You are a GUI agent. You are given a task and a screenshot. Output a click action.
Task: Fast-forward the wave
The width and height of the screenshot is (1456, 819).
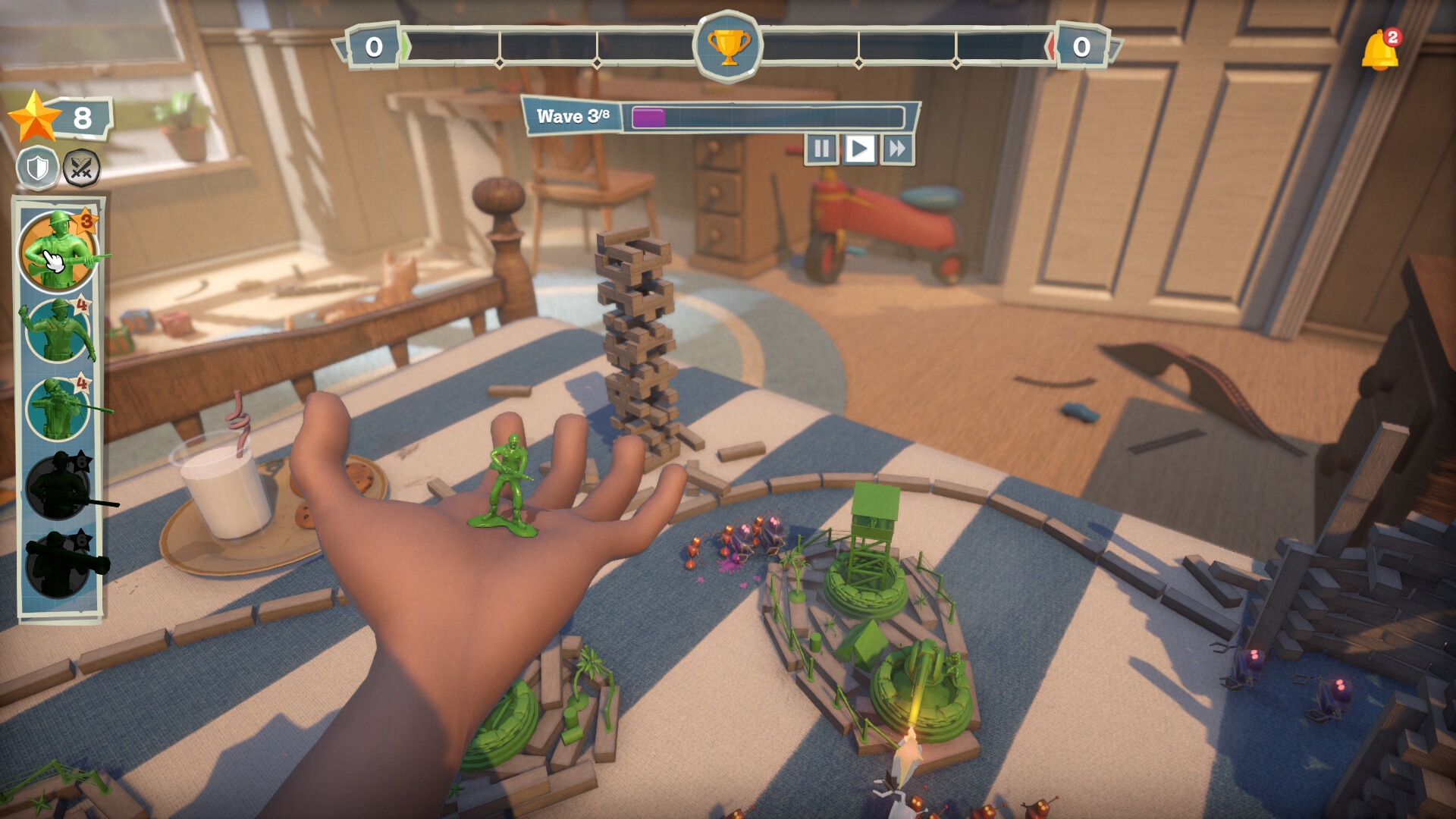(897, 149)
